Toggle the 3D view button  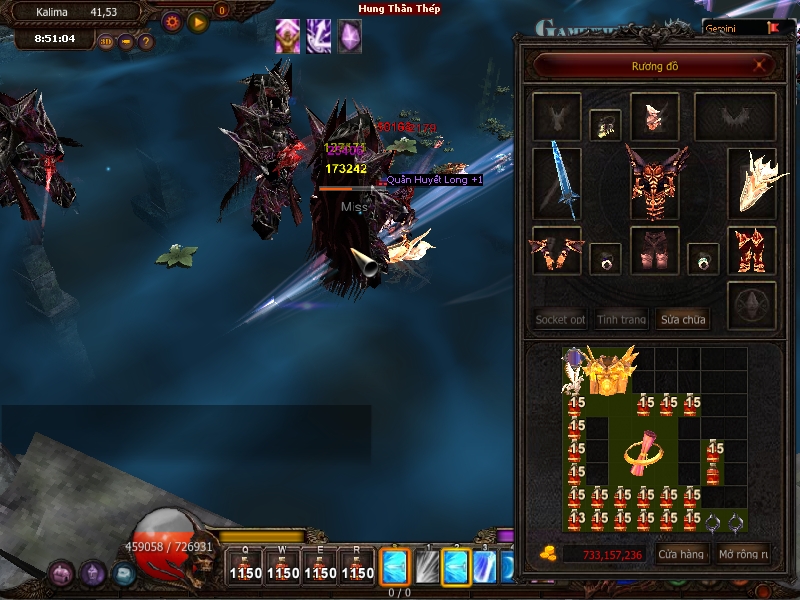(x=106, y=42)
